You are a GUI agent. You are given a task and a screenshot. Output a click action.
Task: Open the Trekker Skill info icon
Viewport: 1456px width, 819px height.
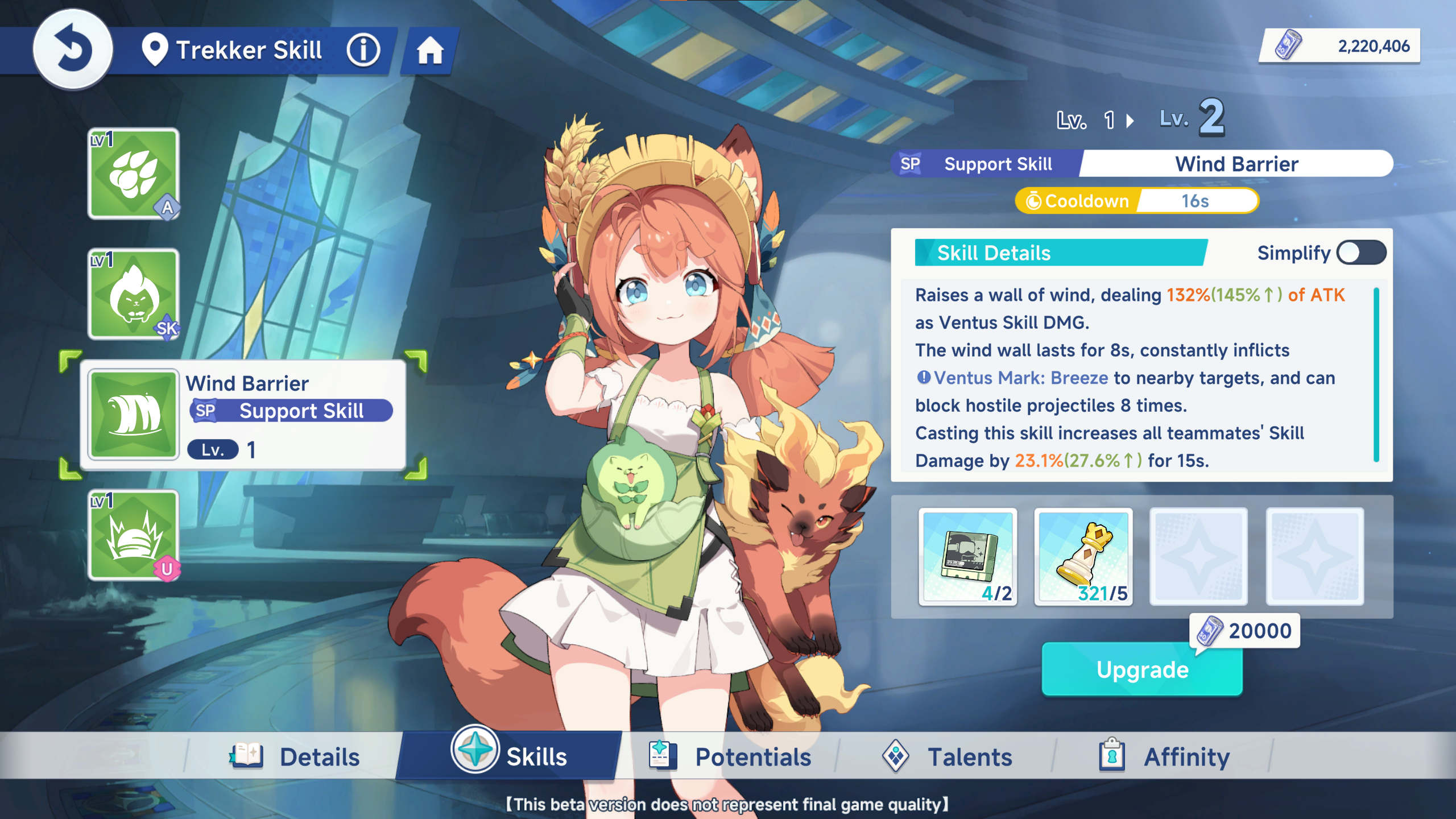363,50
